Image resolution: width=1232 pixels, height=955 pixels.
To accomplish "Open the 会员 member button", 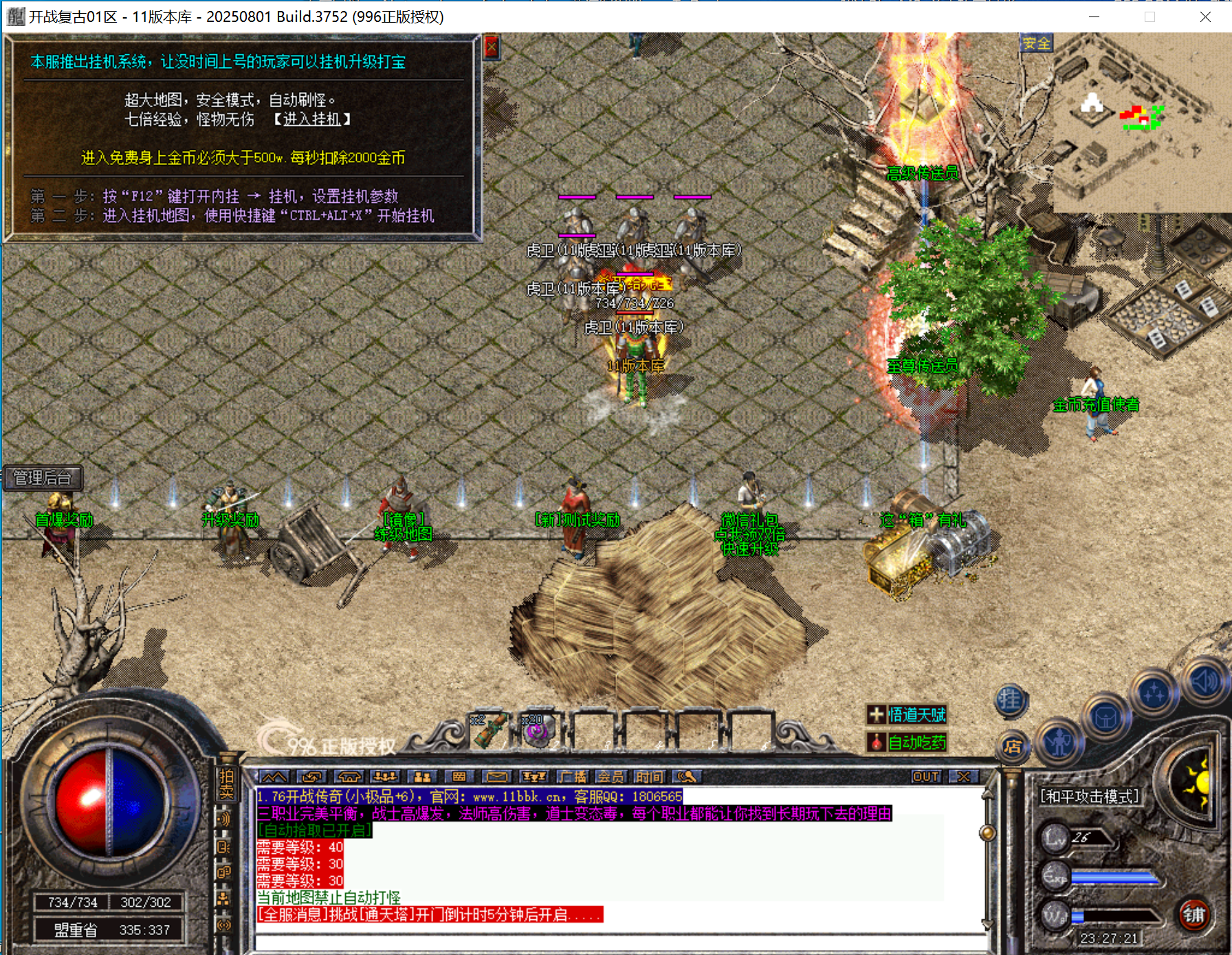I will (610, 777).
